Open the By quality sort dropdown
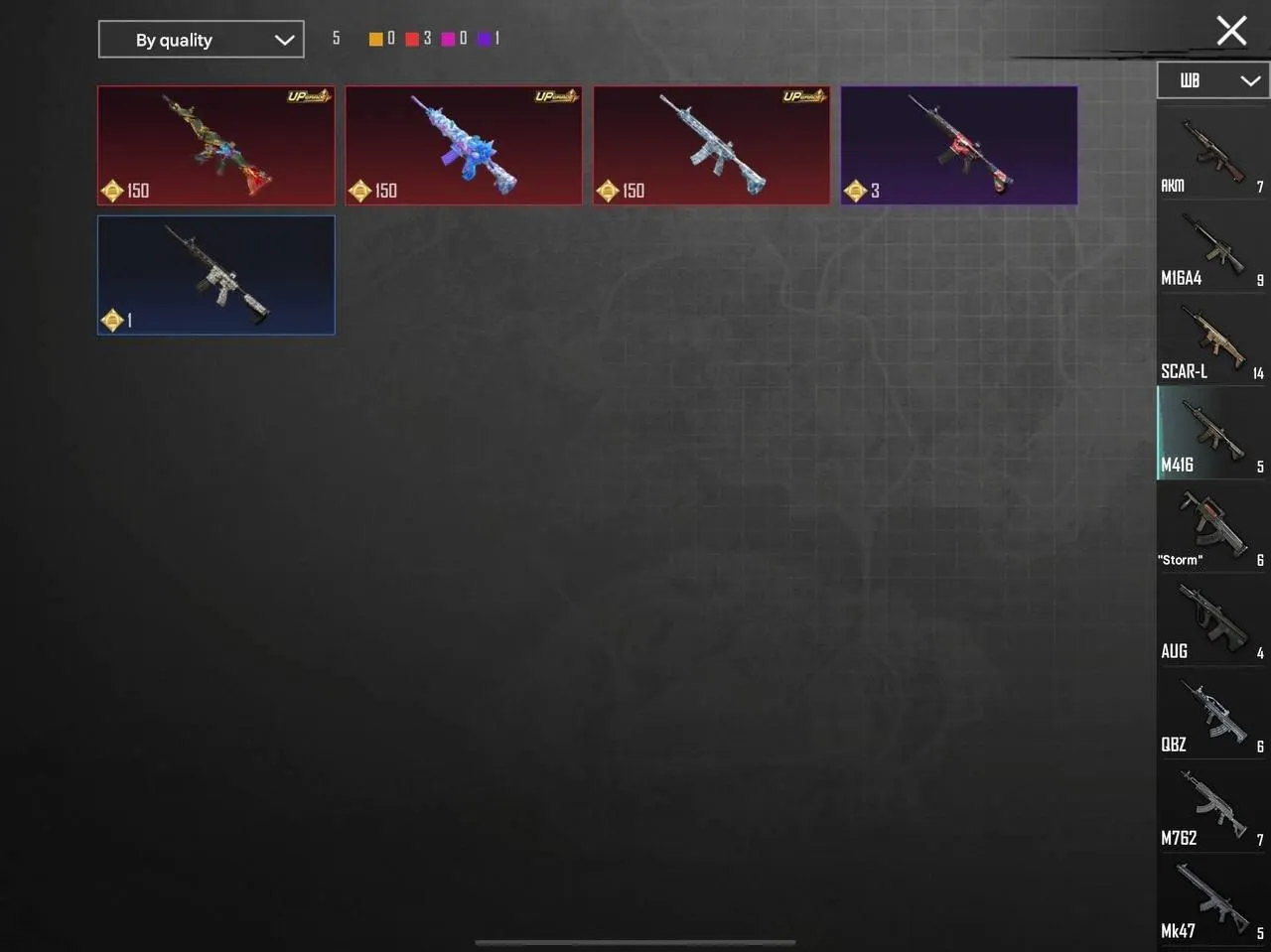 [201, 39]
